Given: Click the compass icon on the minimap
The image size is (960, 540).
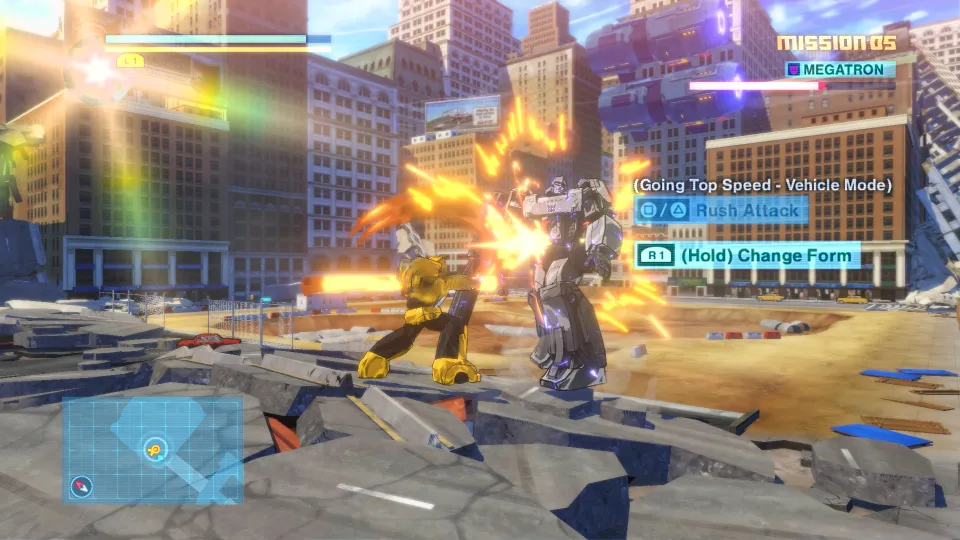Looking at the screenshot, I should (82, 487).
